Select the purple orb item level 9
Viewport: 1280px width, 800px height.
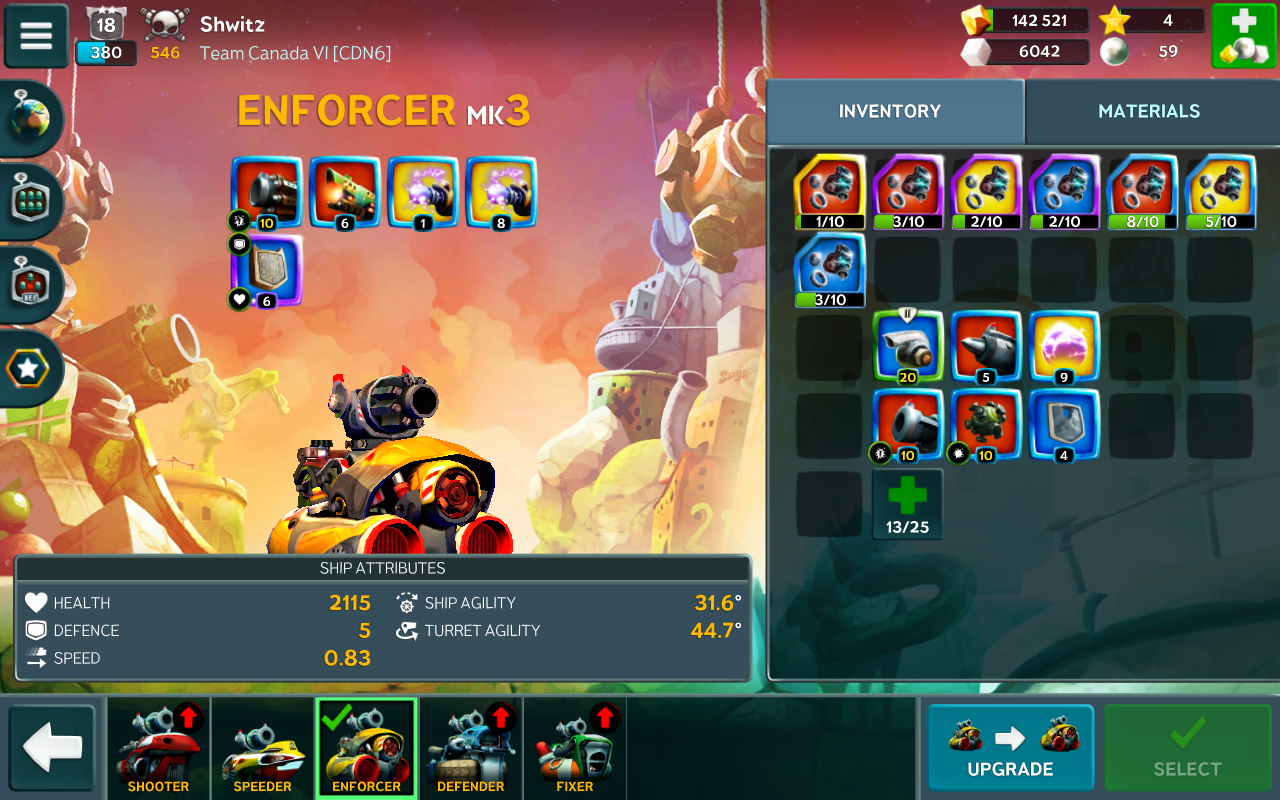click(1064, 346)
